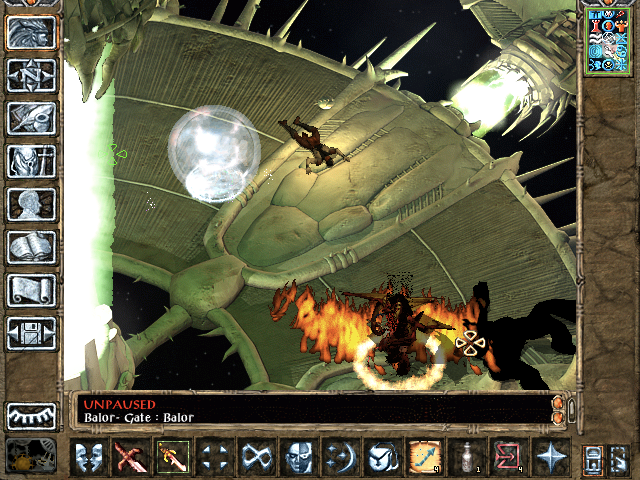Screen dimensions: 640x480
Task: Open options via the floppy disk icon
Action: 31,333
